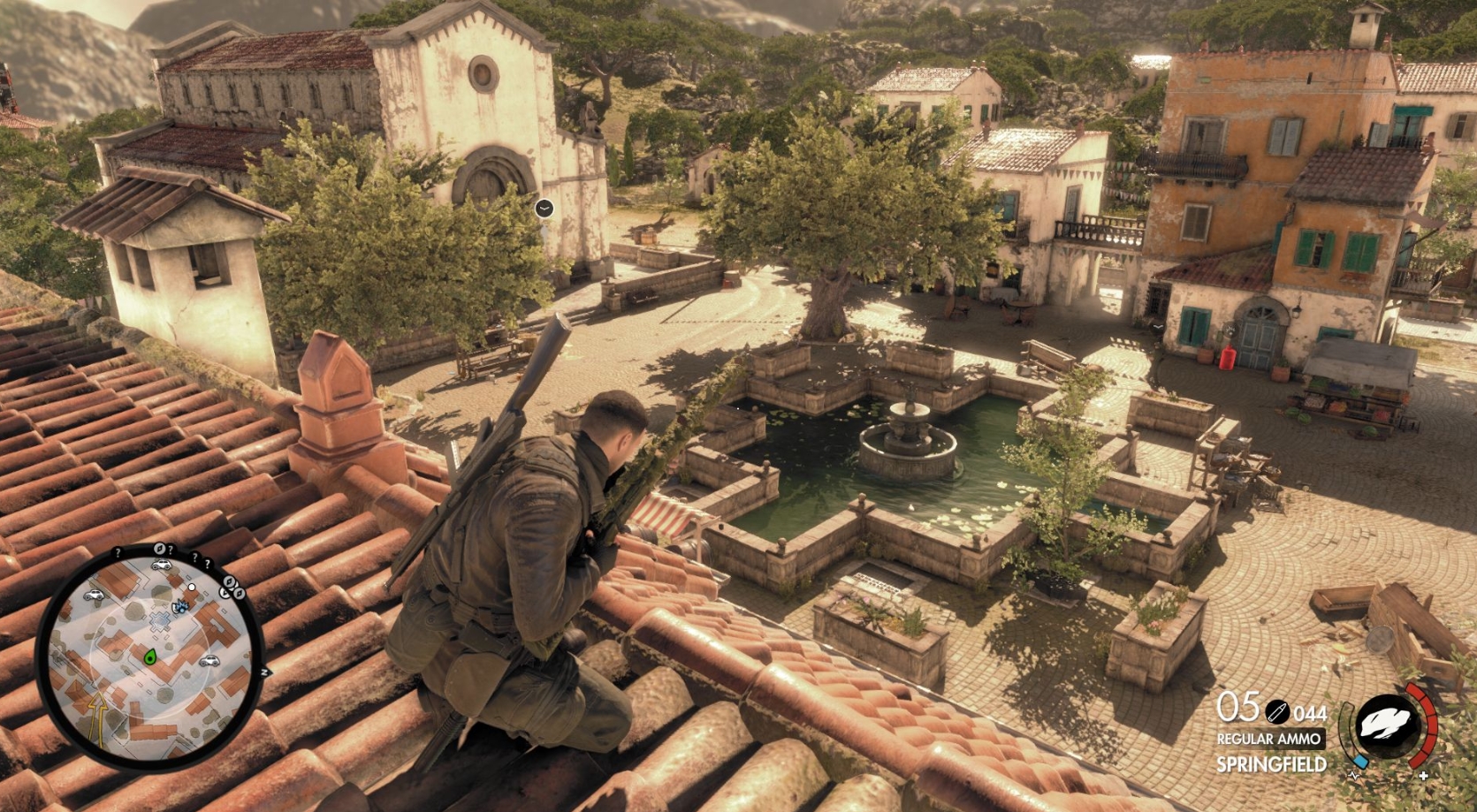
Task: Click the magazine count 05
Action: pos(1237,707)
